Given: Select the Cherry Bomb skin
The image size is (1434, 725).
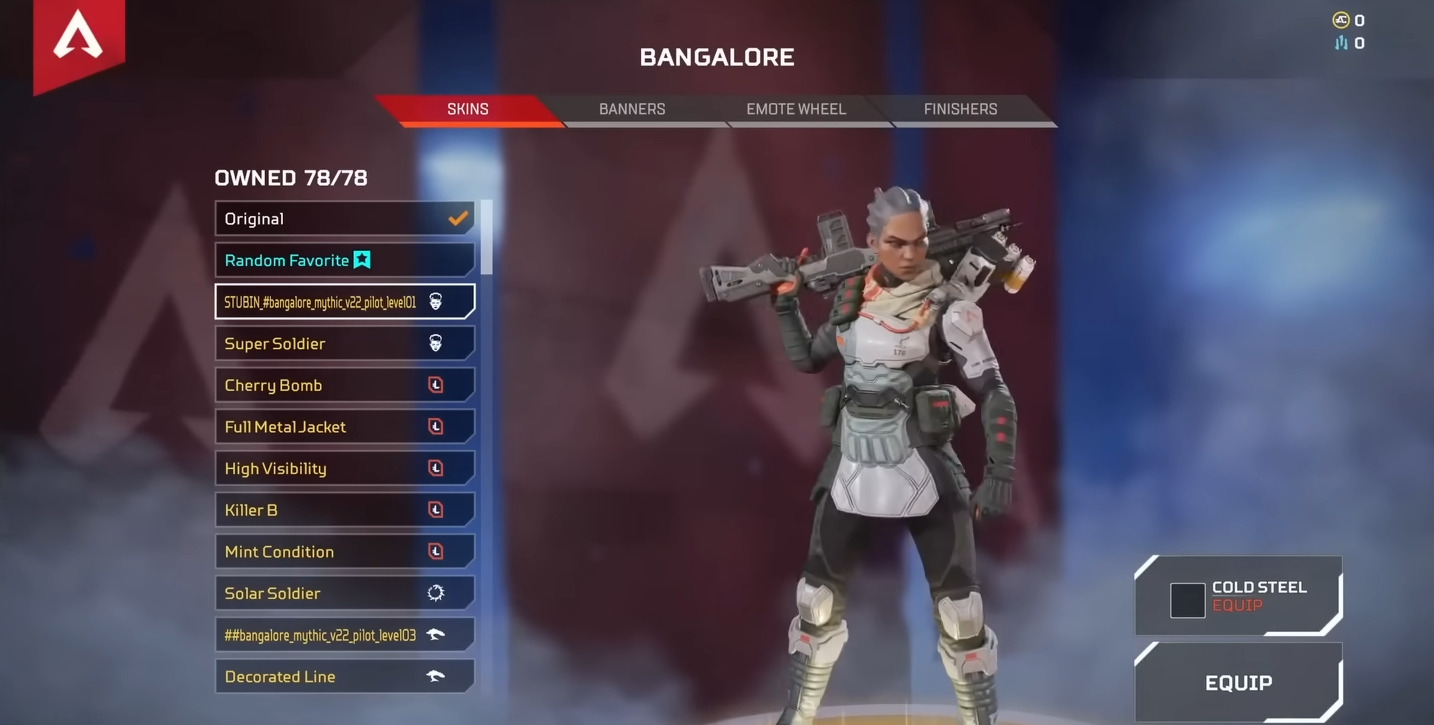Looking at the screenshot, I should pyautogui.click(x=344, y=385).
